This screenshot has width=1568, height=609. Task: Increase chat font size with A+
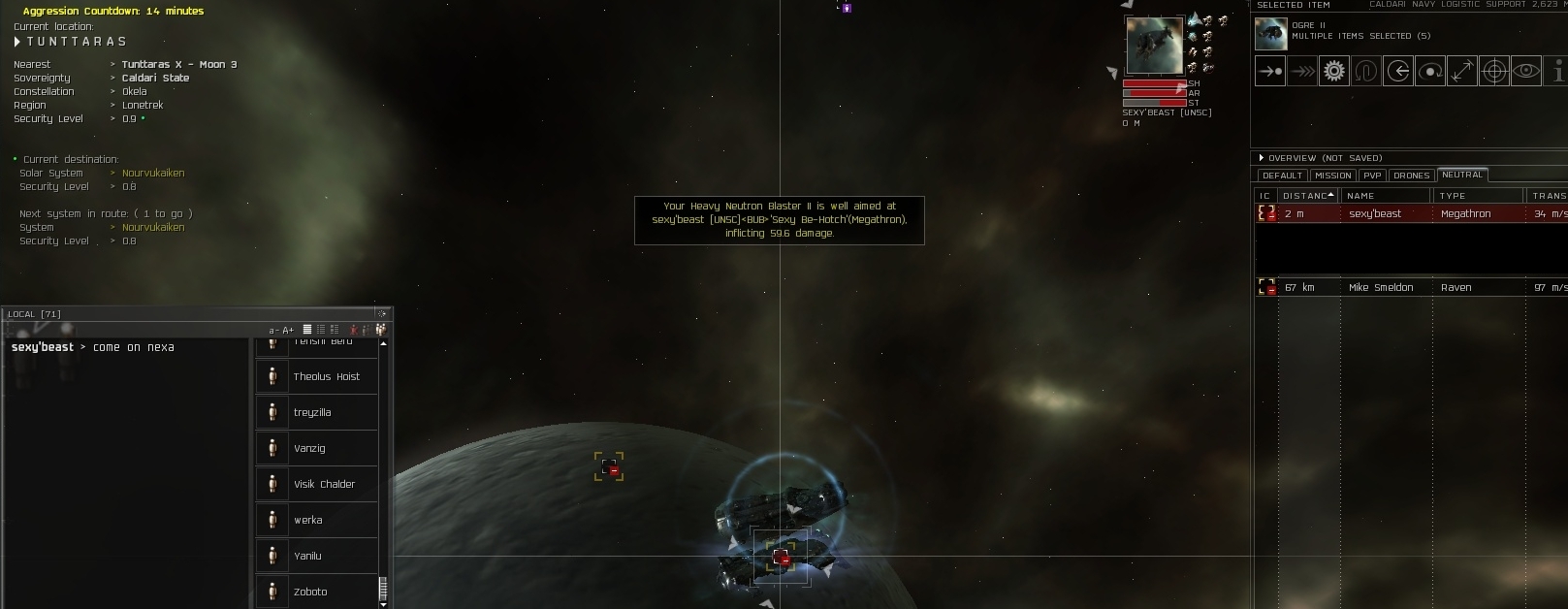(288, 330)
